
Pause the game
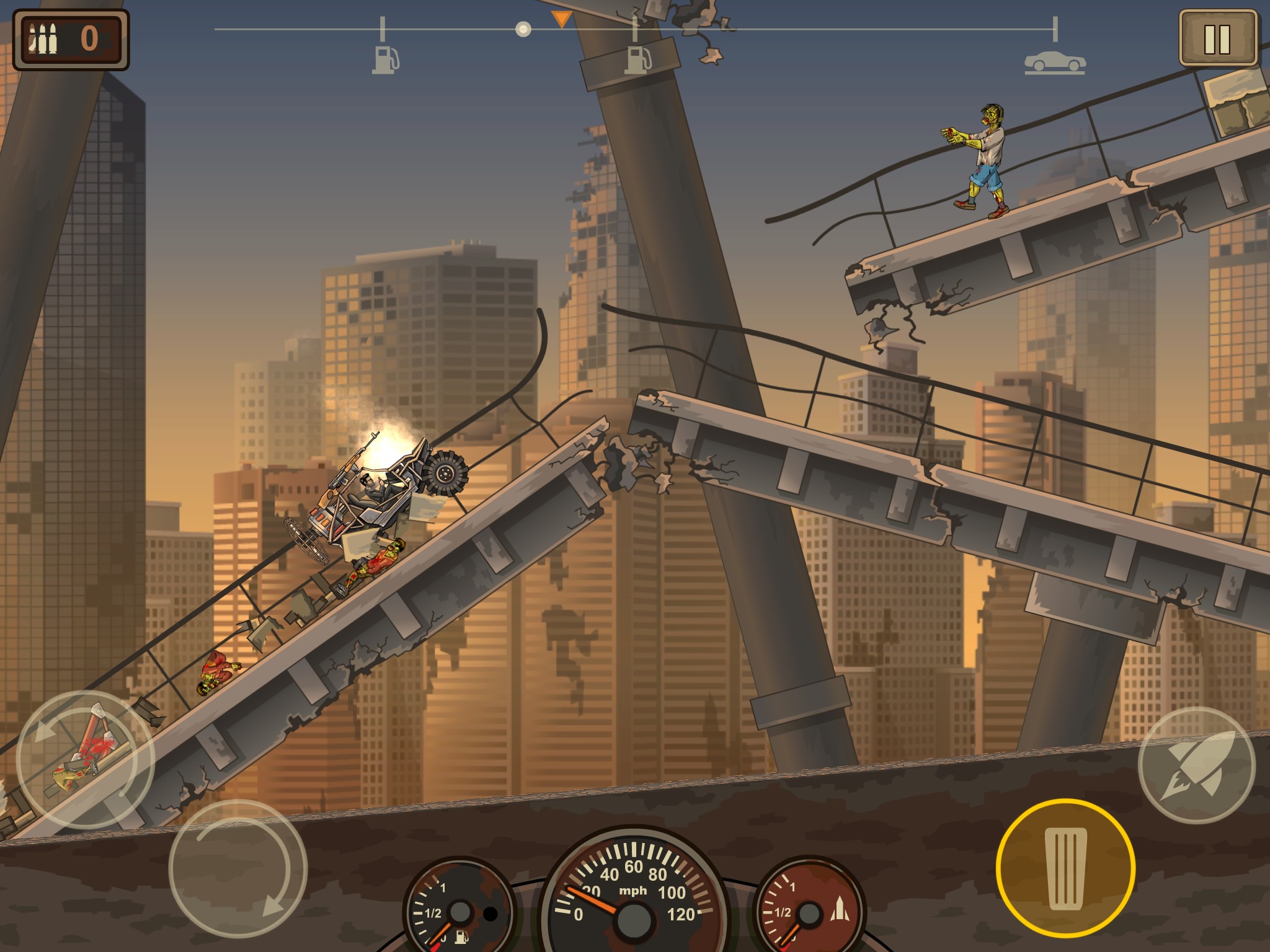click(1217, 38)
